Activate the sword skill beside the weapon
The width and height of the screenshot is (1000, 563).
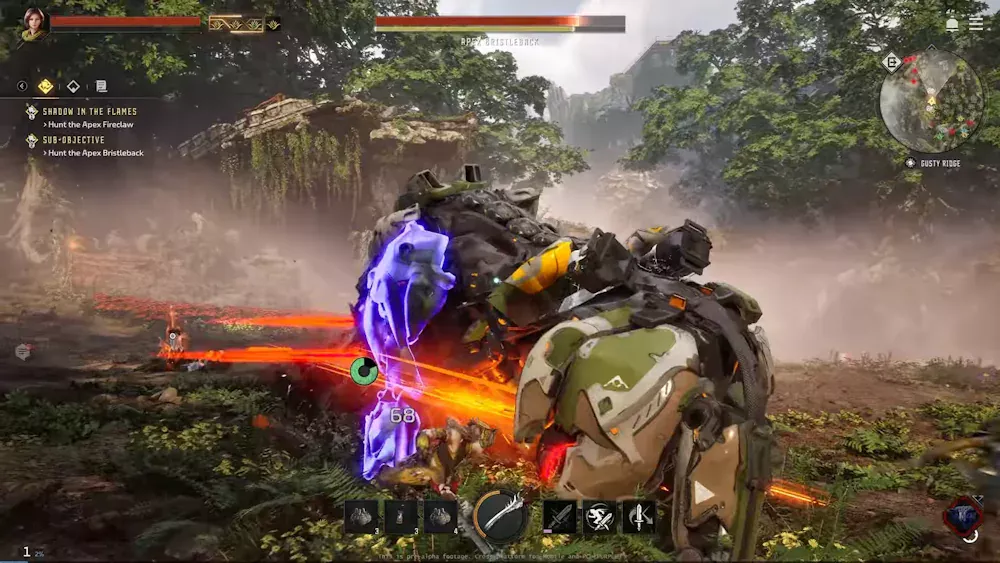(560, 516)
